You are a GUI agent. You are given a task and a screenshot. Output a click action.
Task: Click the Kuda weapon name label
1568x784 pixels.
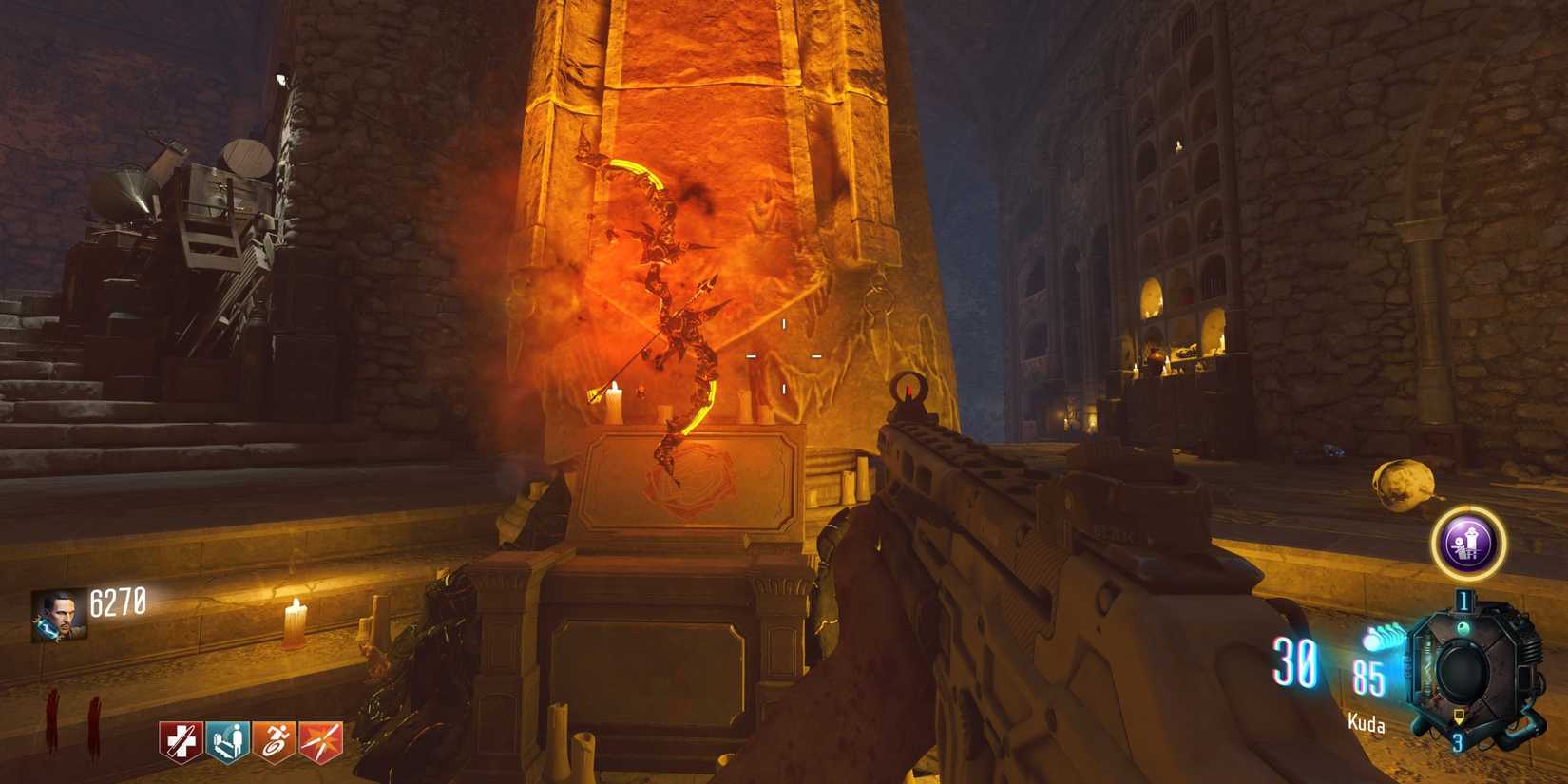click(x=1367, y=723)
